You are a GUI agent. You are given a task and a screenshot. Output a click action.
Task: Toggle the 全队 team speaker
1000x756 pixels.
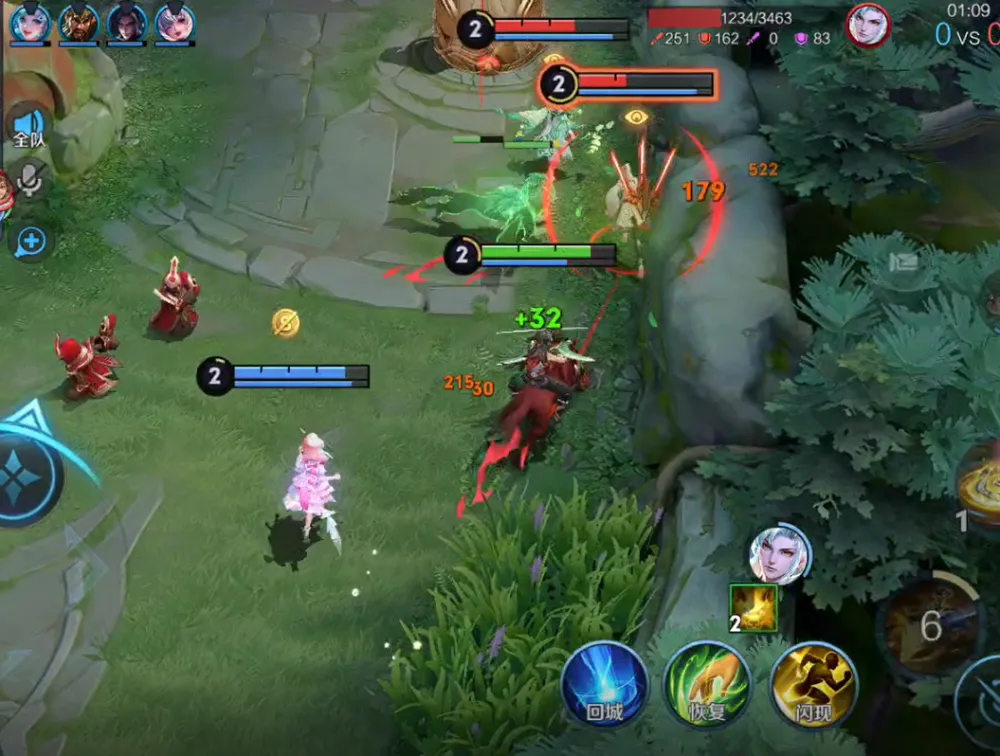point(29,127)
